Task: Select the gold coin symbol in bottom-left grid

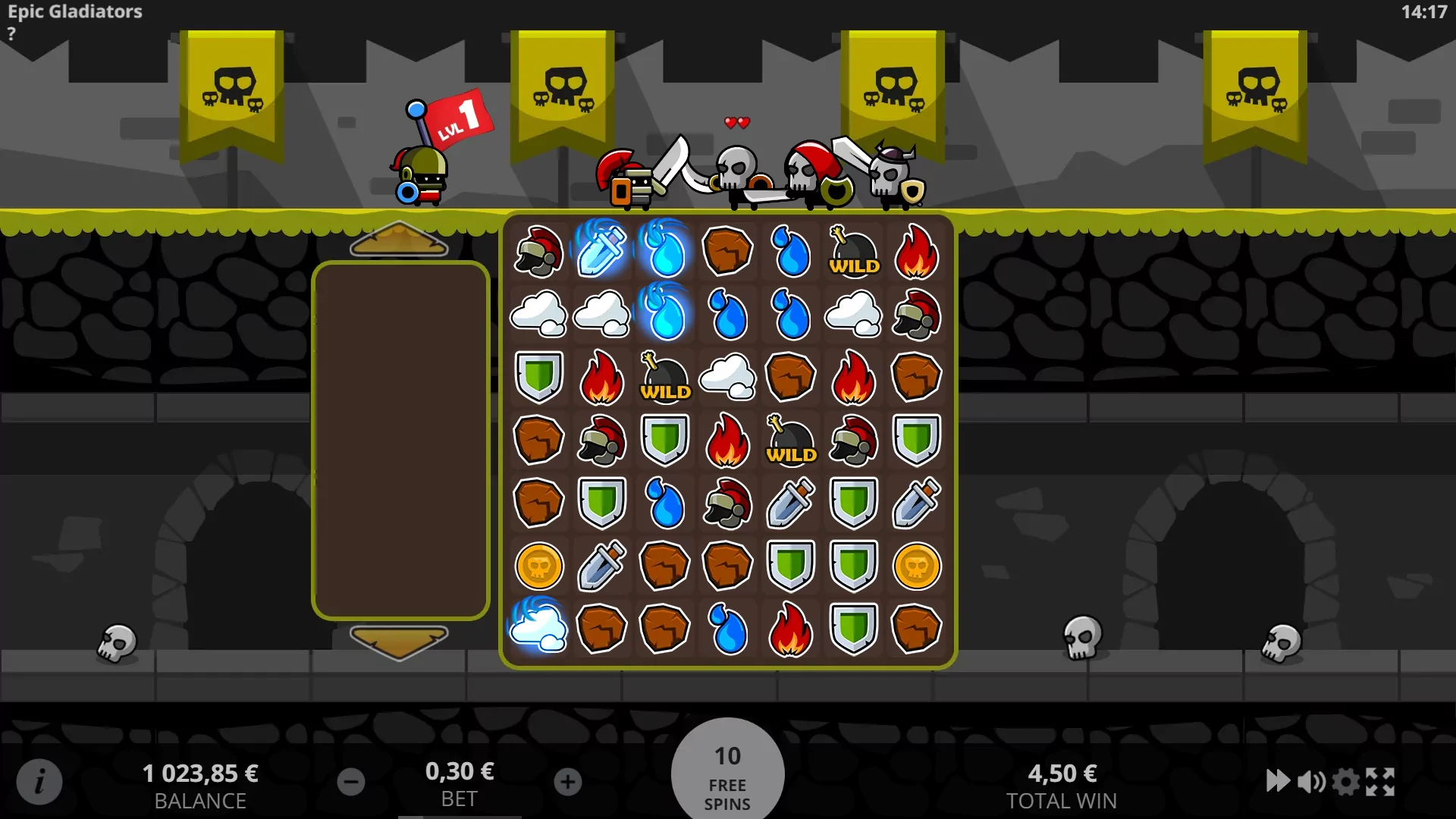Action: click(539, 566)
